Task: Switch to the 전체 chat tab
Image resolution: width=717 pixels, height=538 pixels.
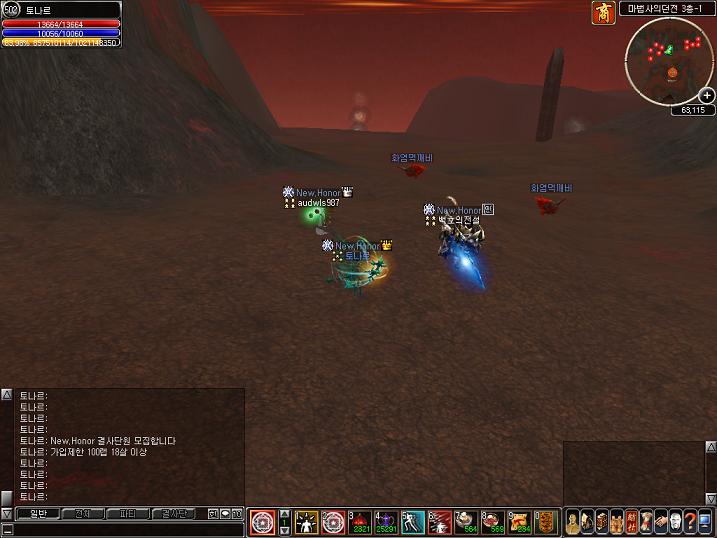Action: [82, 513]
